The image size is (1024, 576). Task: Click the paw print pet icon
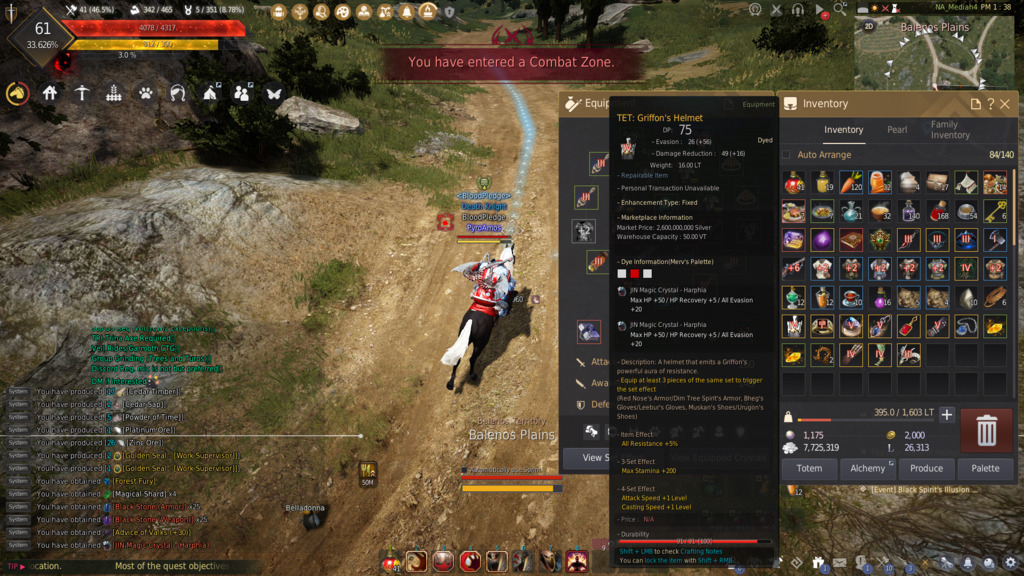[x=145, y=93]
